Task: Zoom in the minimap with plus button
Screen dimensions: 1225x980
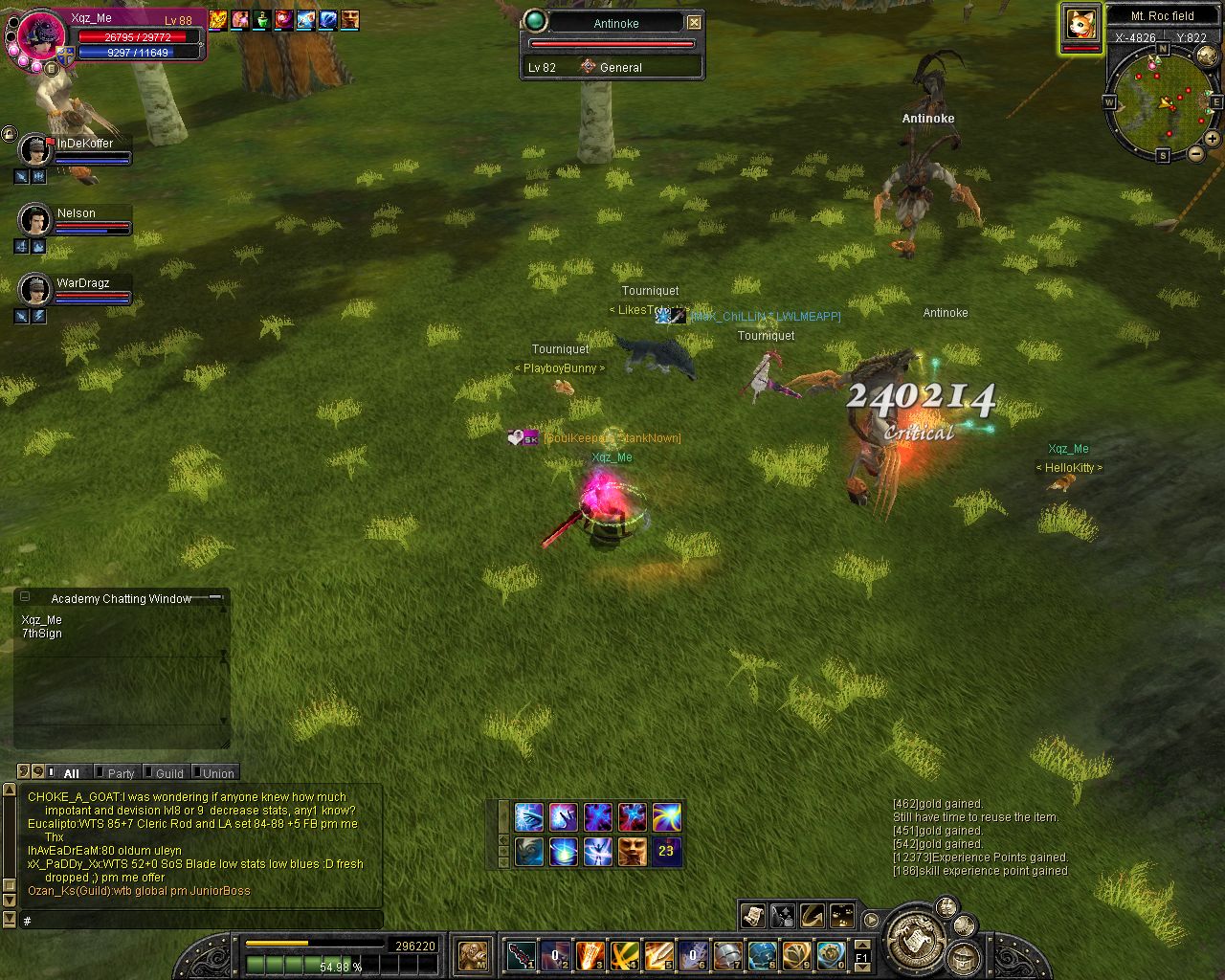Action: (x=1212, y=138)
